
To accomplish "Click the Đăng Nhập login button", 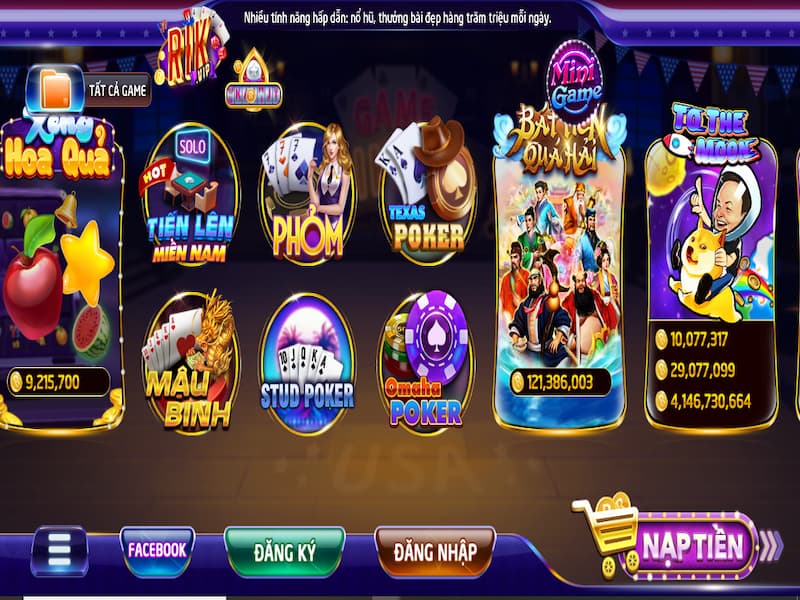I will coord(435,550).
